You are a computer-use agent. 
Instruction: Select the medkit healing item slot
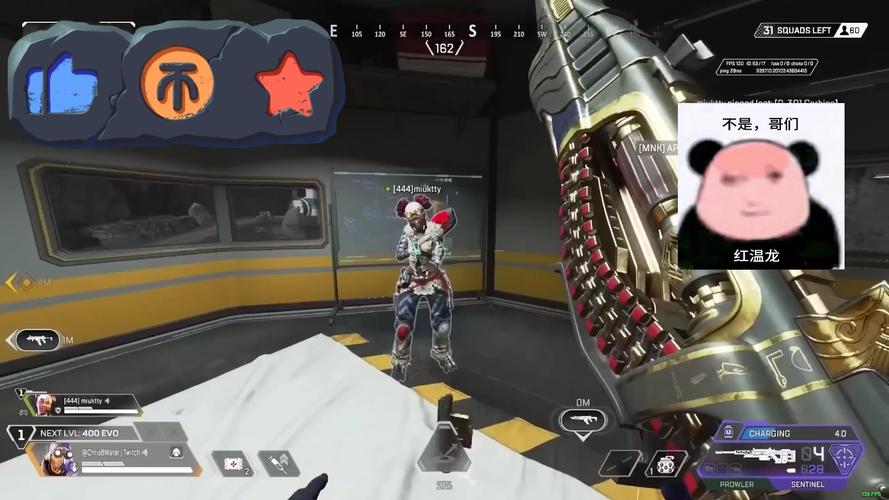[232, 464]
